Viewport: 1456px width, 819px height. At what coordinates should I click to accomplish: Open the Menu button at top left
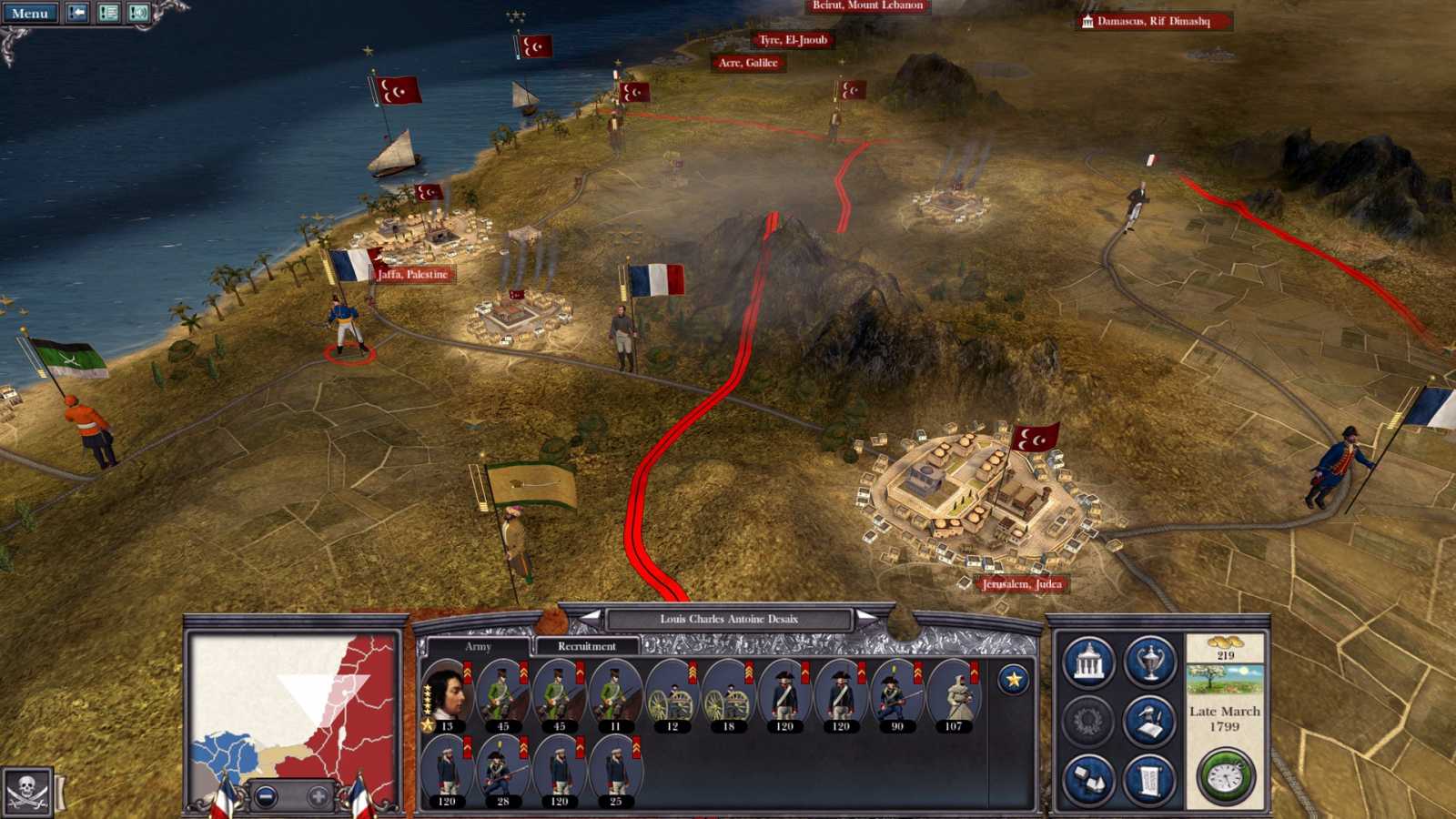(x=30, y=13)
